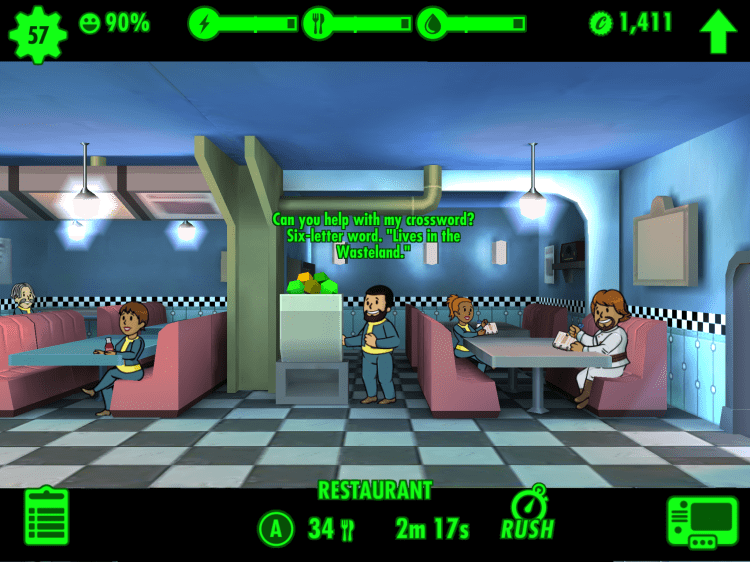The height and width of the screenshot is (562, 750).
Task: Open the Pip-Boy menu
Action: tap(702, 522)
